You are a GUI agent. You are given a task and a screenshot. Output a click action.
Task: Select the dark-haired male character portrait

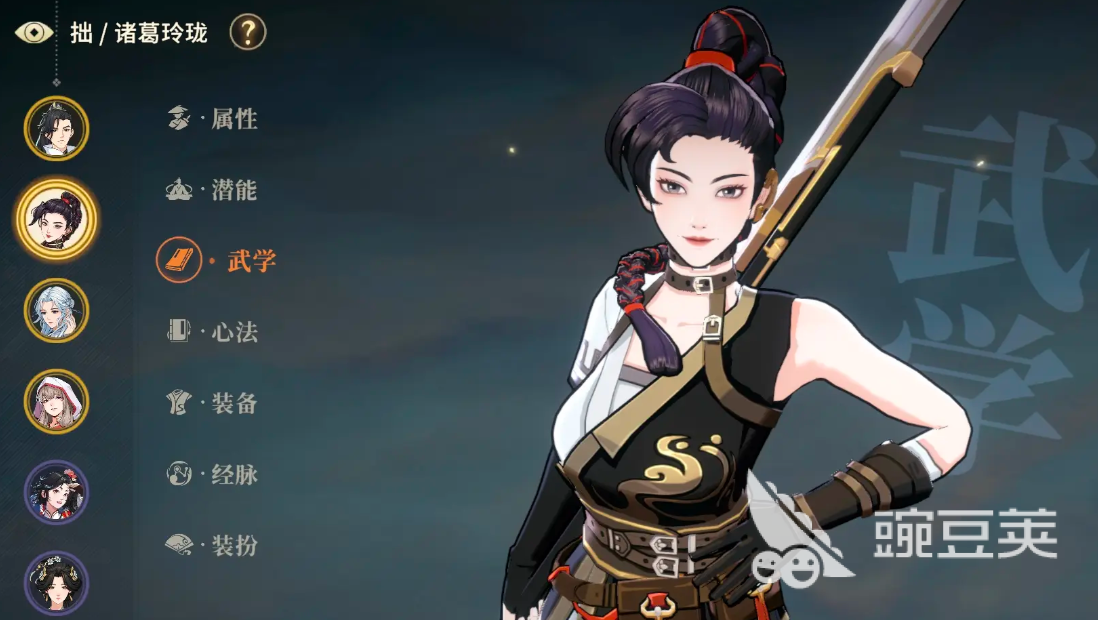[56, 128]
